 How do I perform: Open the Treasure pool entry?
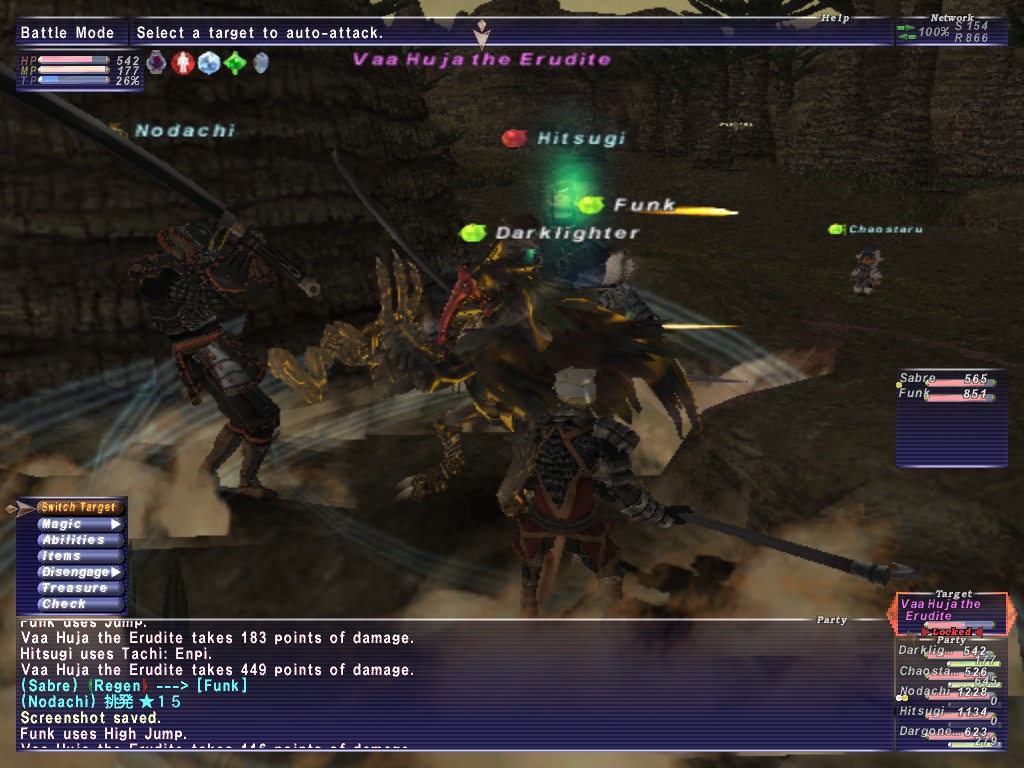coord(78,588)
